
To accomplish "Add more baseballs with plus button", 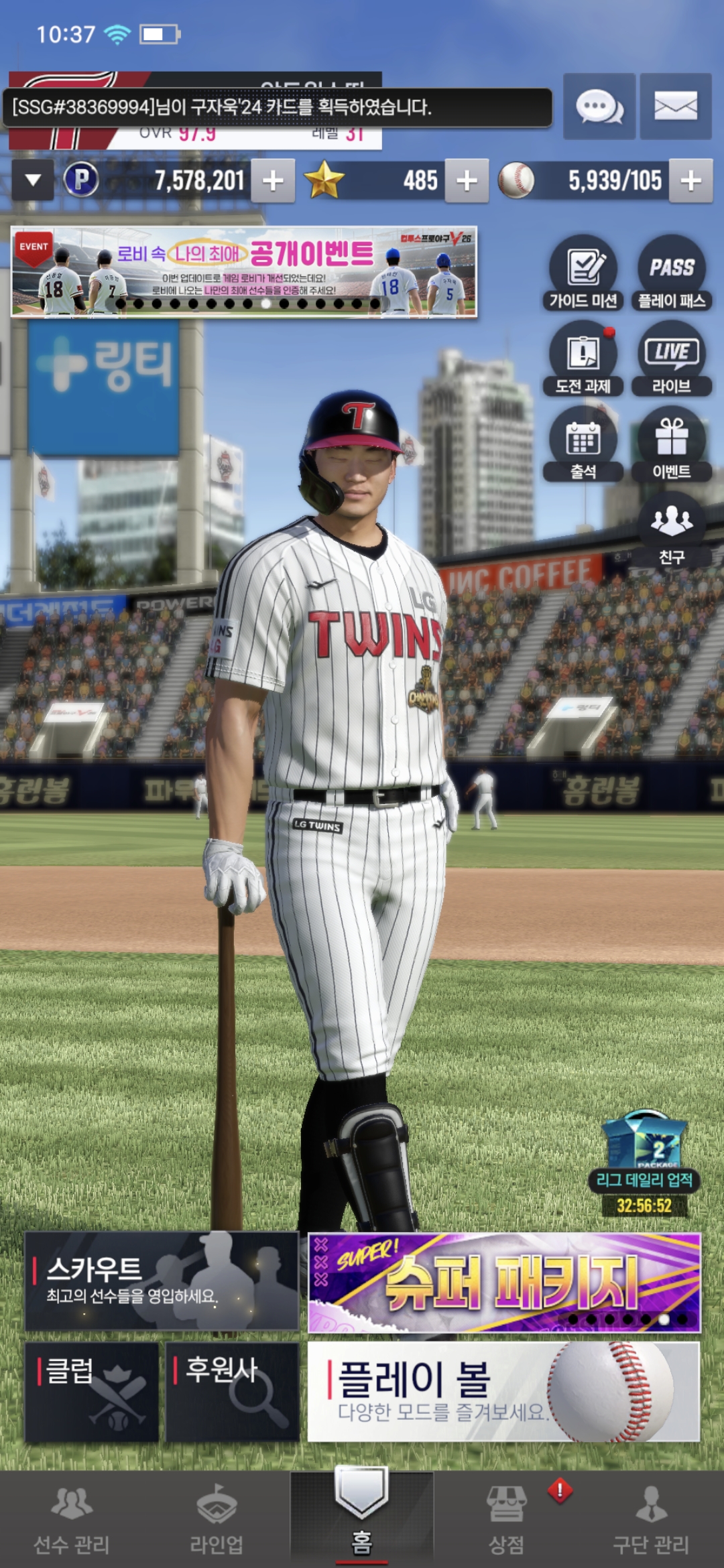I will tap(690, 180).
